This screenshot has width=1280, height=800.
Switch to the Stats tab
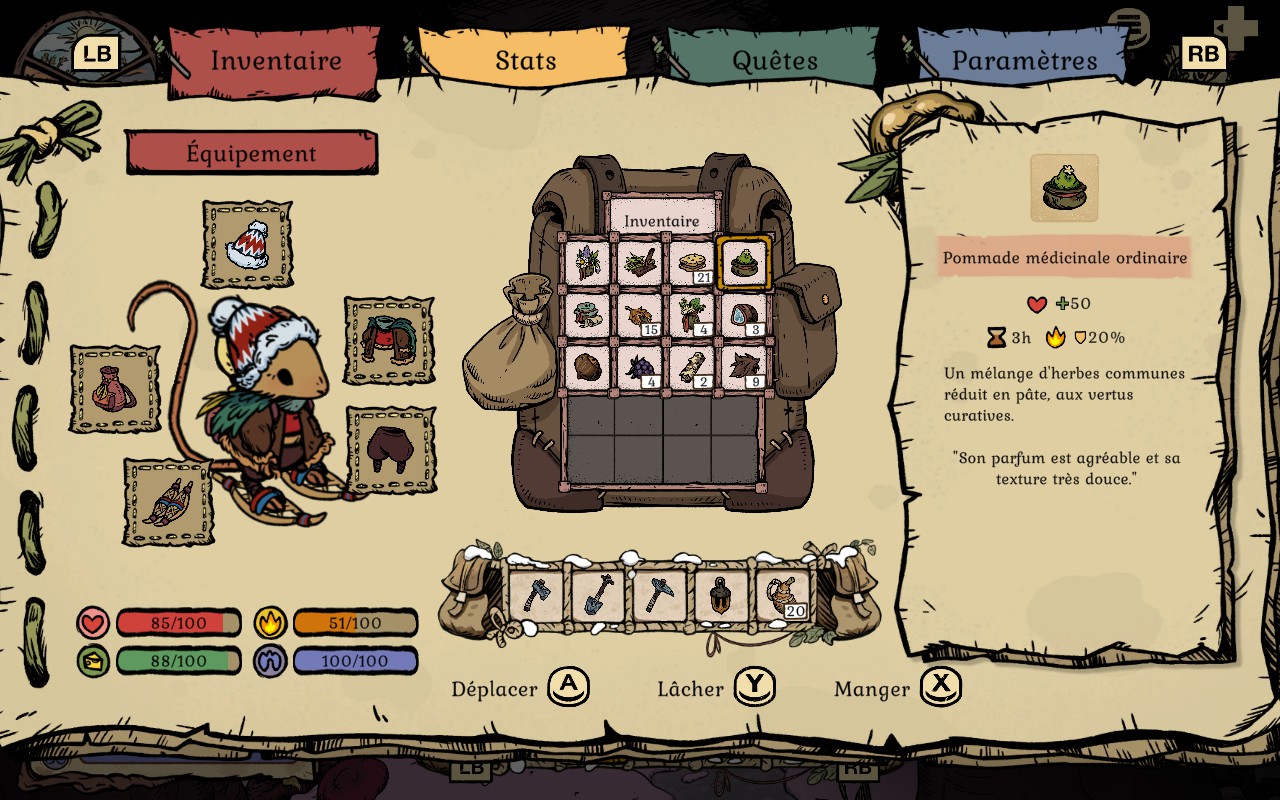pyautogui.click(x=526, y=60)
